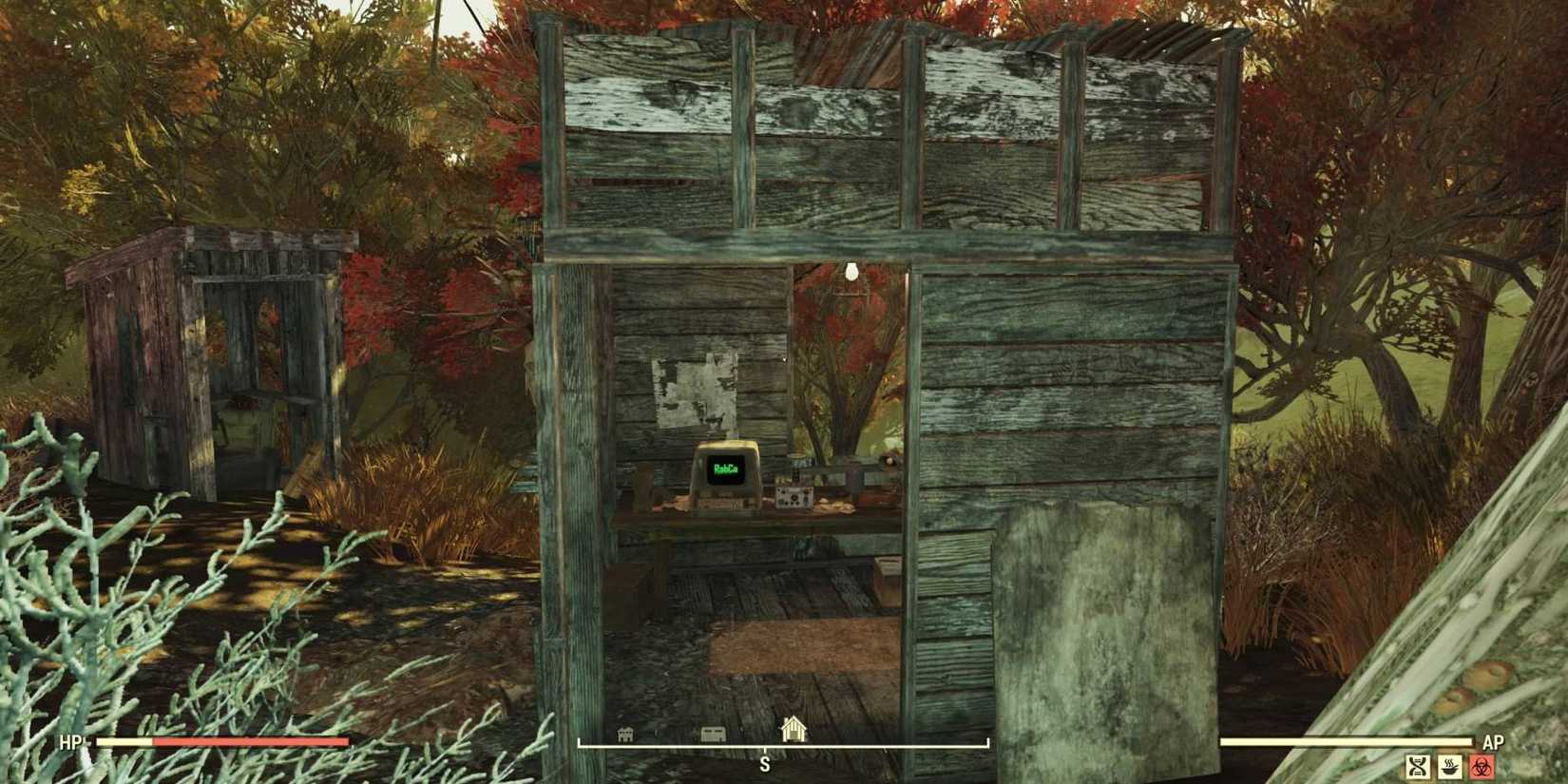Click the hot food bowl status icon
The width and height of the screenshot is (1568, 784).
(x=1449, y=767)
